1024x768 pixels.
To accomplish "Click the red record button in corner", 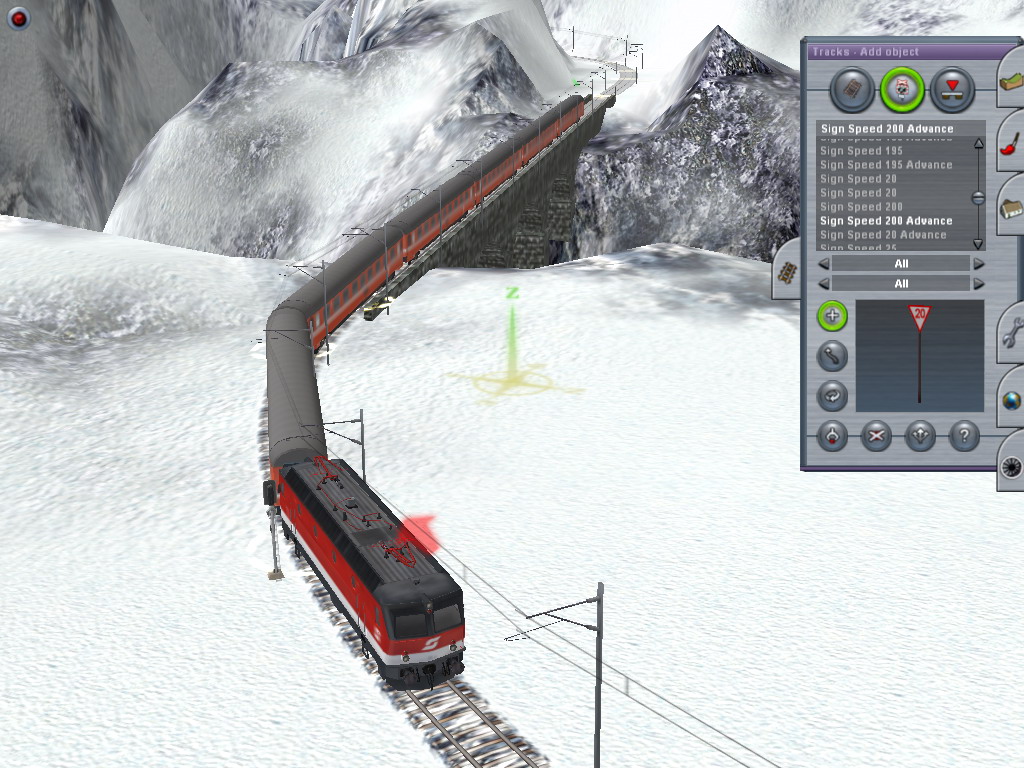I will [x=18, y=18].
